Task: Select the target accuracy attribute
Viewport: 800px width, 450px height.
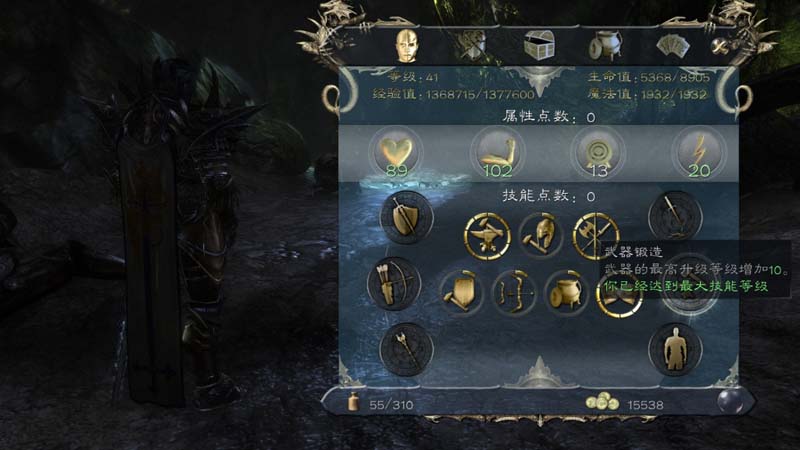Action: coord(598,153)
